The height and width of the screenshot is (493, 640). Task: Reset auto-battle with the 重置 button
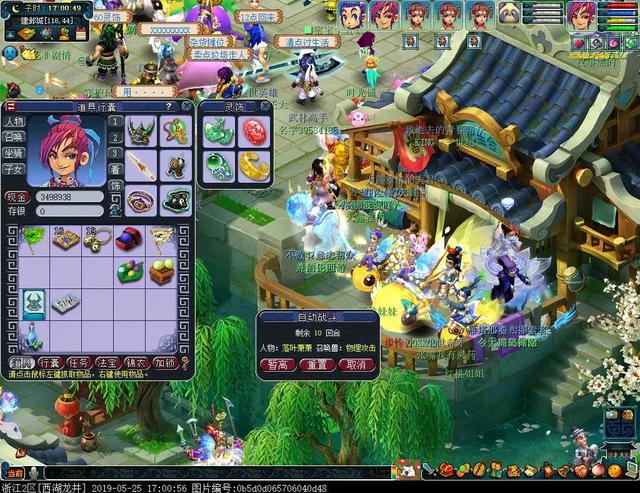pyautogui.click(x=315, y=366)
